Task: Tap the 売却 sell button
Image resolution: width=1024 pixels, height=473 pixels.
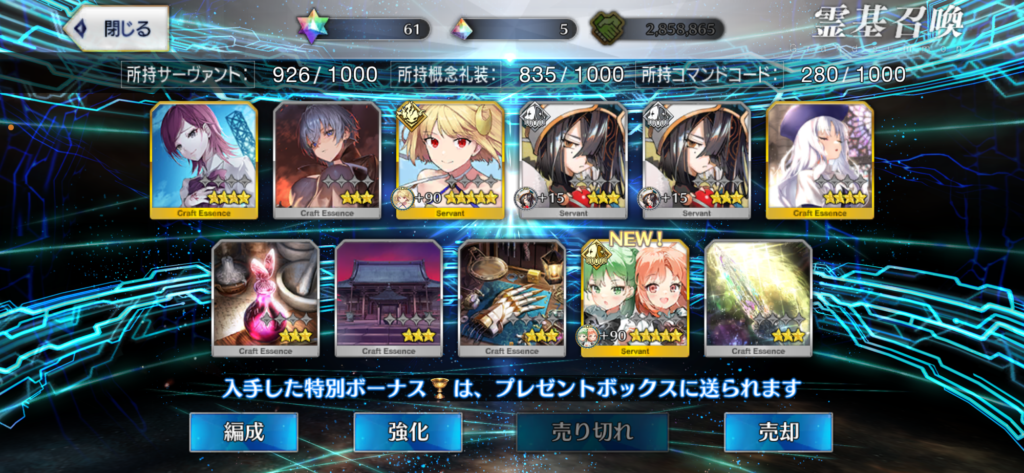Action: (x=778, y=432)
